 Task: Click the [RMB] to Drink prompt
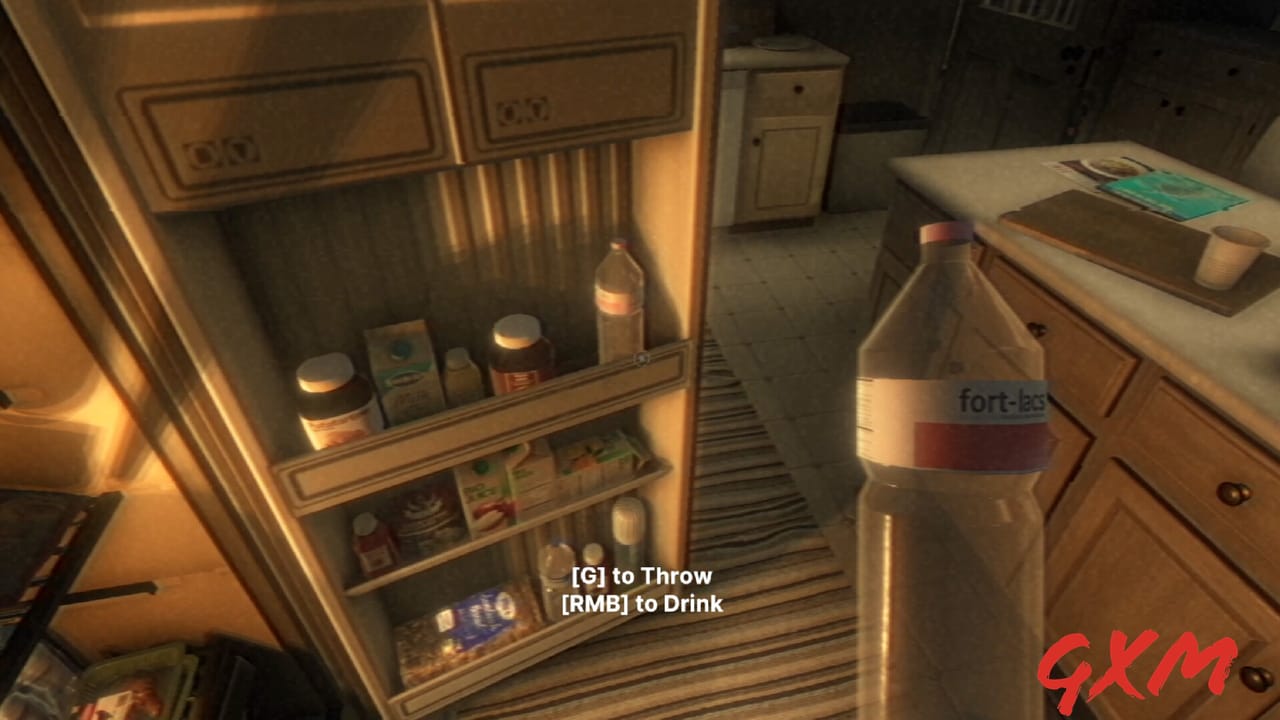pos(640,604)
